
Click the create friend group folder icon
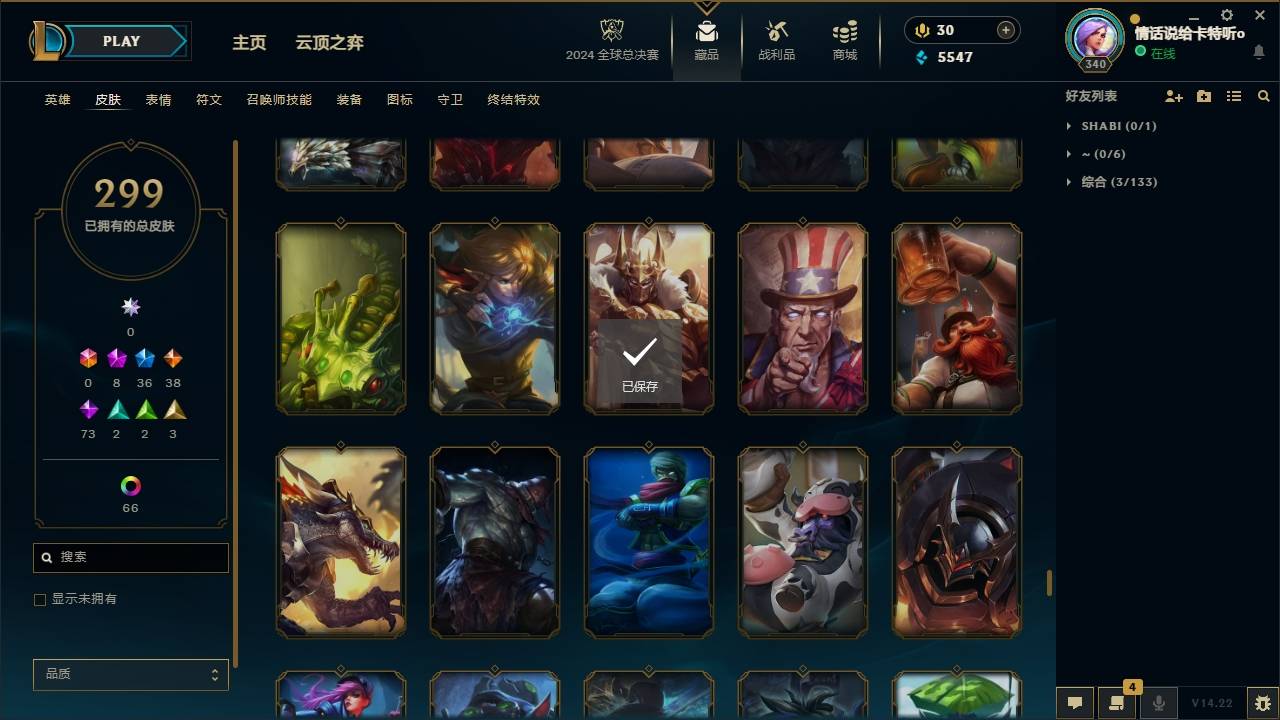1203,96
